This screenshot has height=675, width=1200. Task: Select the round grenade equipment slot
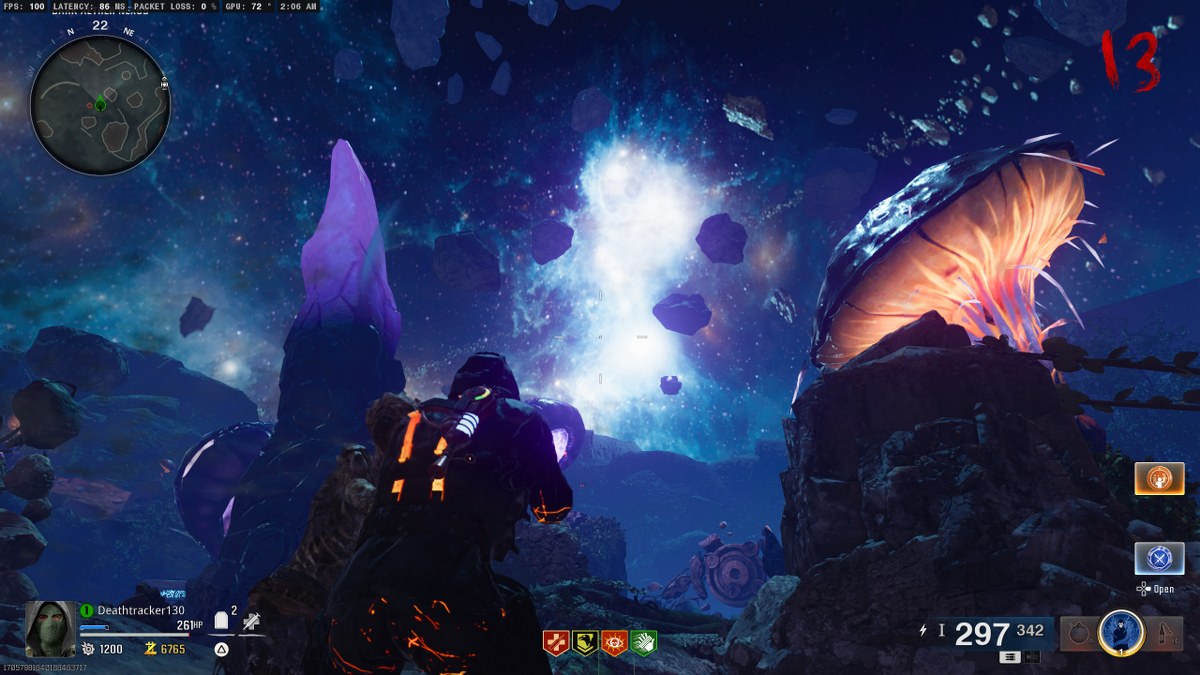point(1078,633)
